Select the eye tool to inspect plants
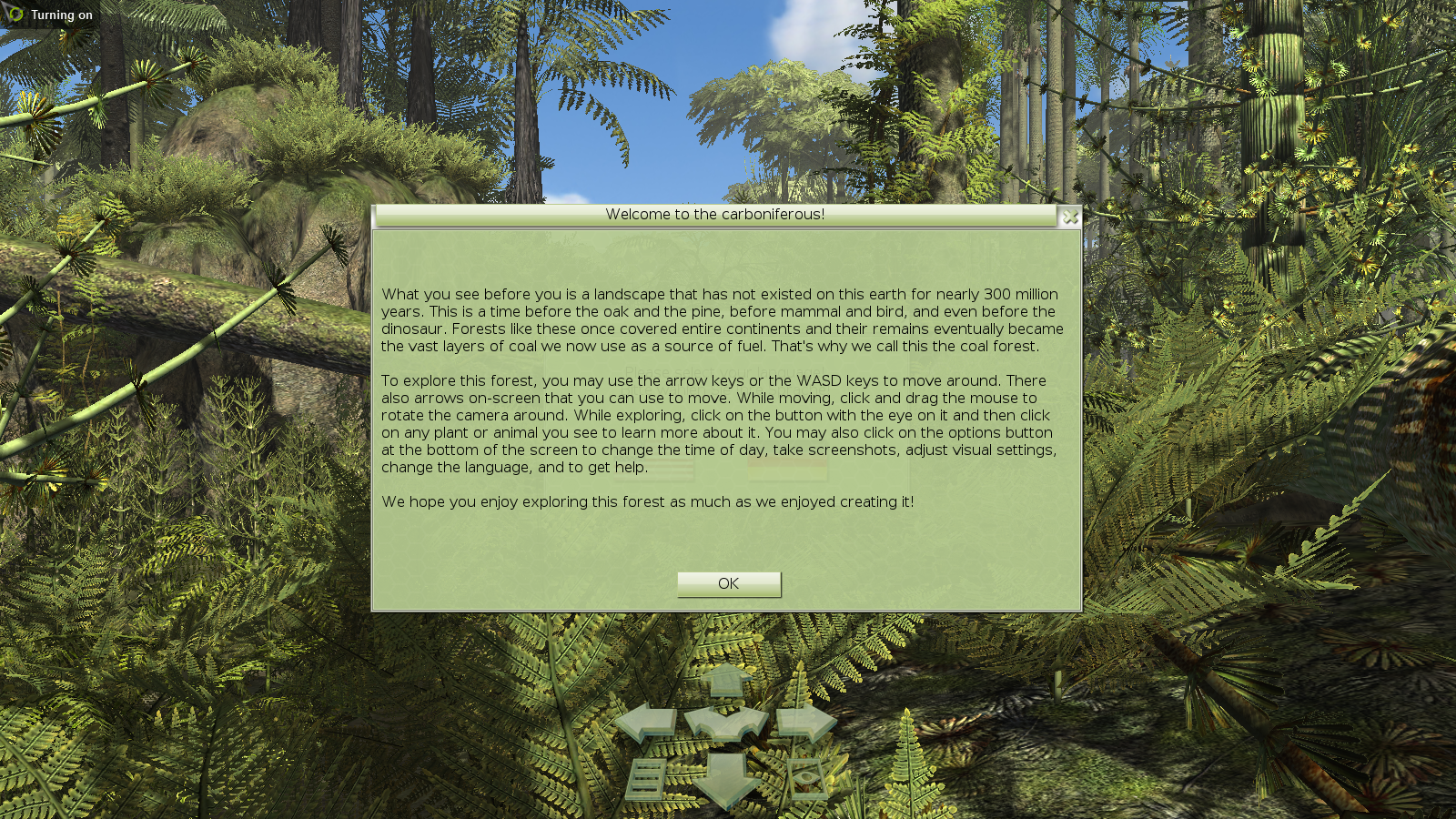 tap(805, 777)
